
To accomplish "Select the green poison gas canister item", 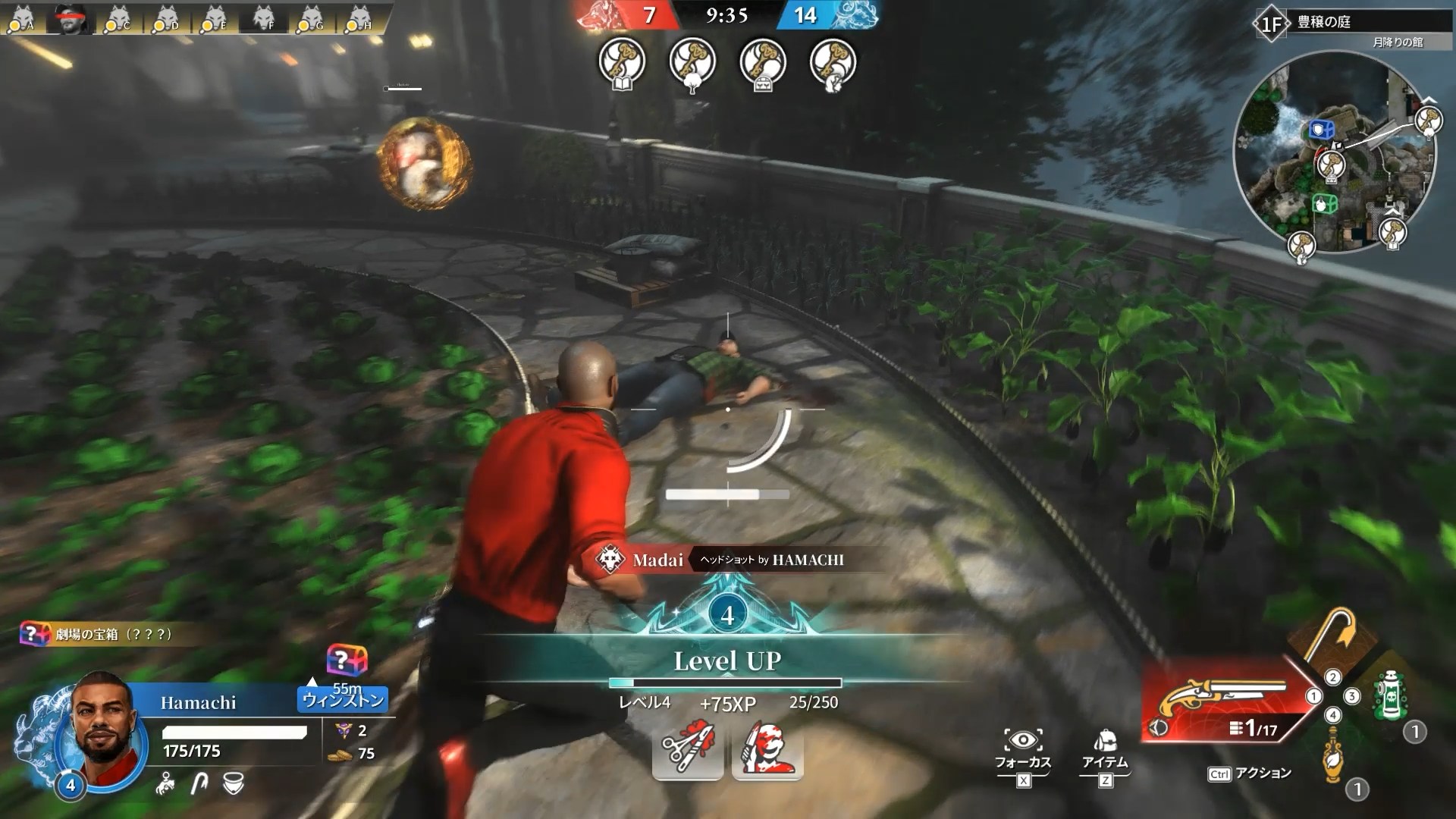I will coord(1389,695).
